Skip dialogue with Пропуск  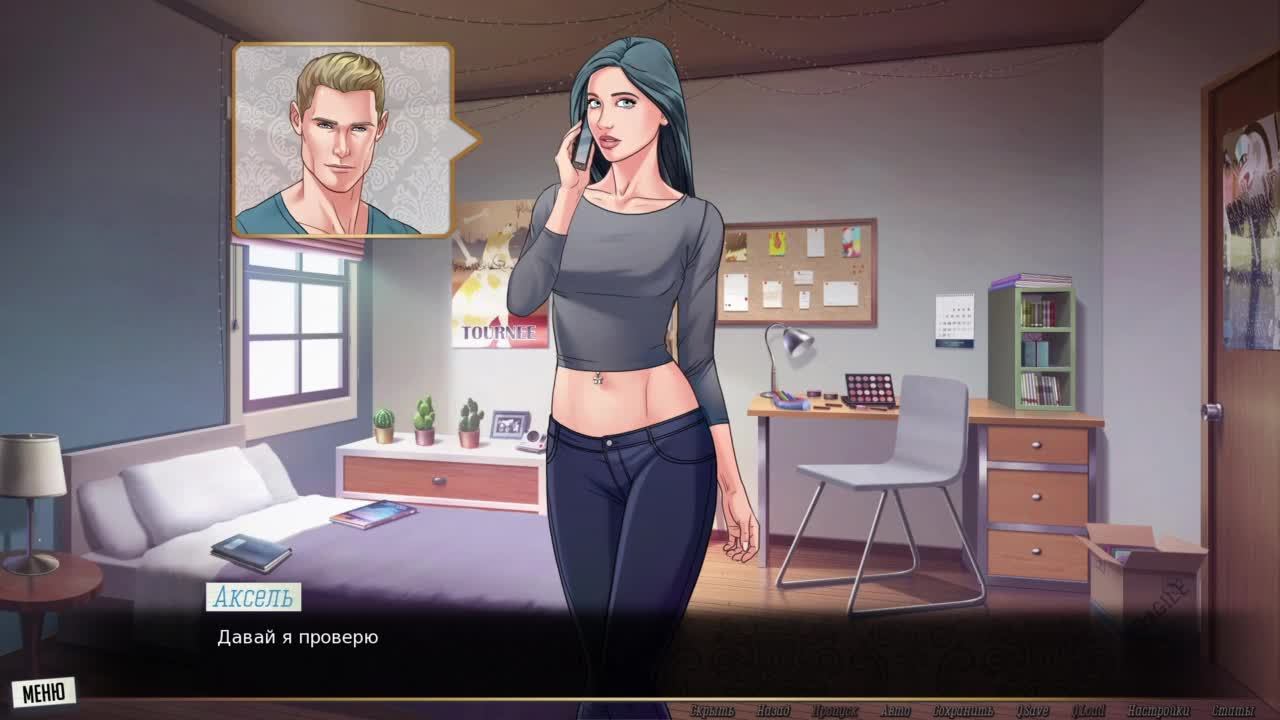click(835, 711)
